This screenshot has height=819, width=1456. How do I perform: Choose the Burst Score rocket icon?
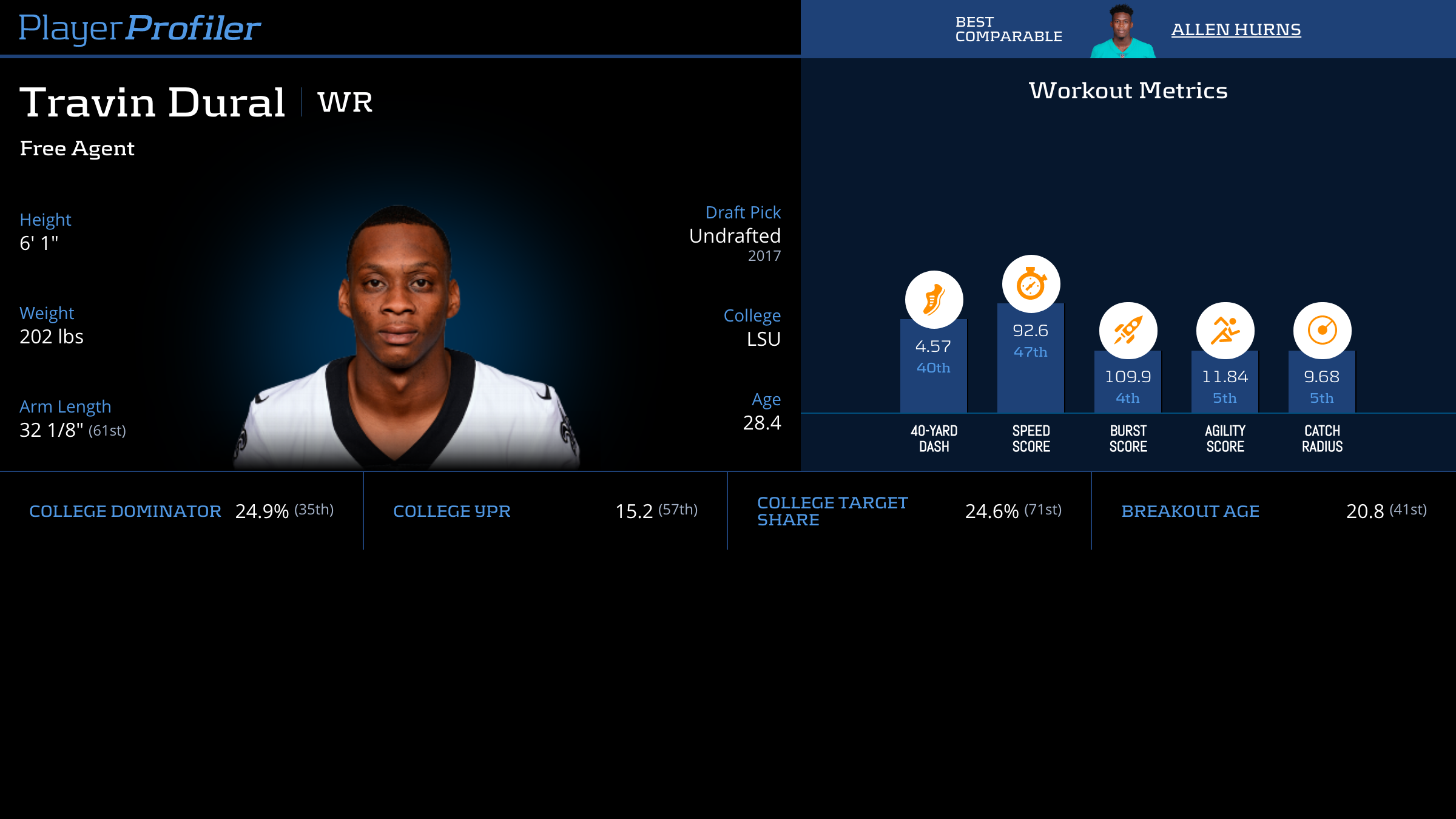pyautogui.click(x=1128, y=331)
